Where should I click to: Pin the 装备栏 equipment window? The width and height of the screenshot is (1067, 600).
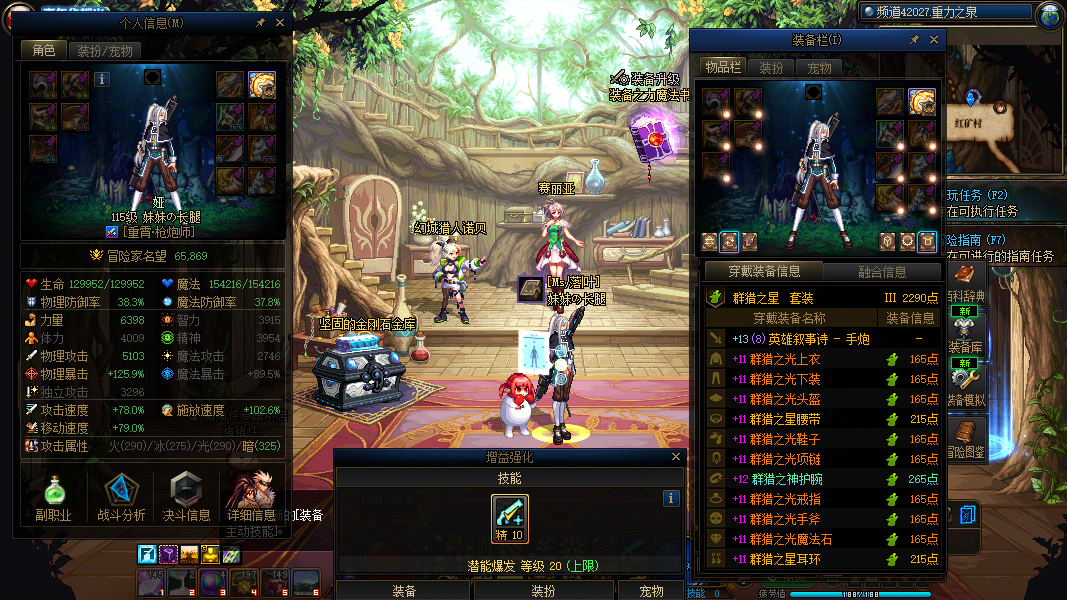[x=914, y=40]
